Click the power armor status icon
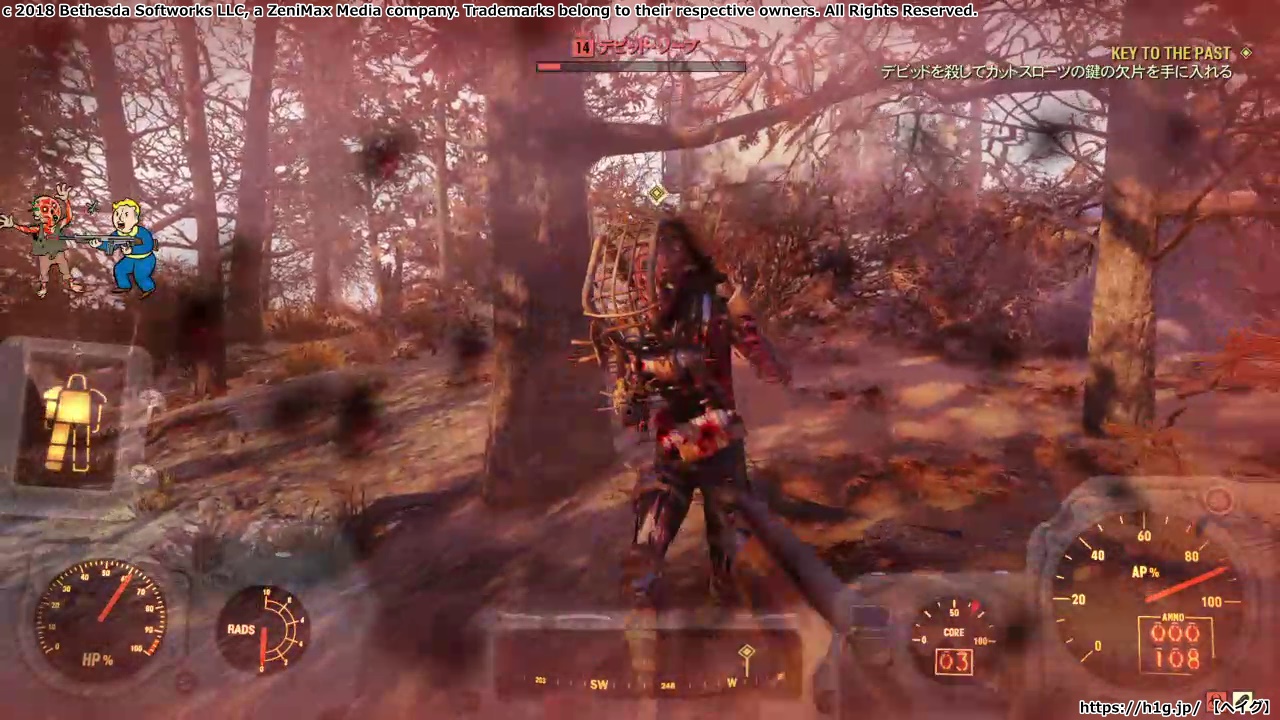1280x720 pixels. (x=75, y=424)
